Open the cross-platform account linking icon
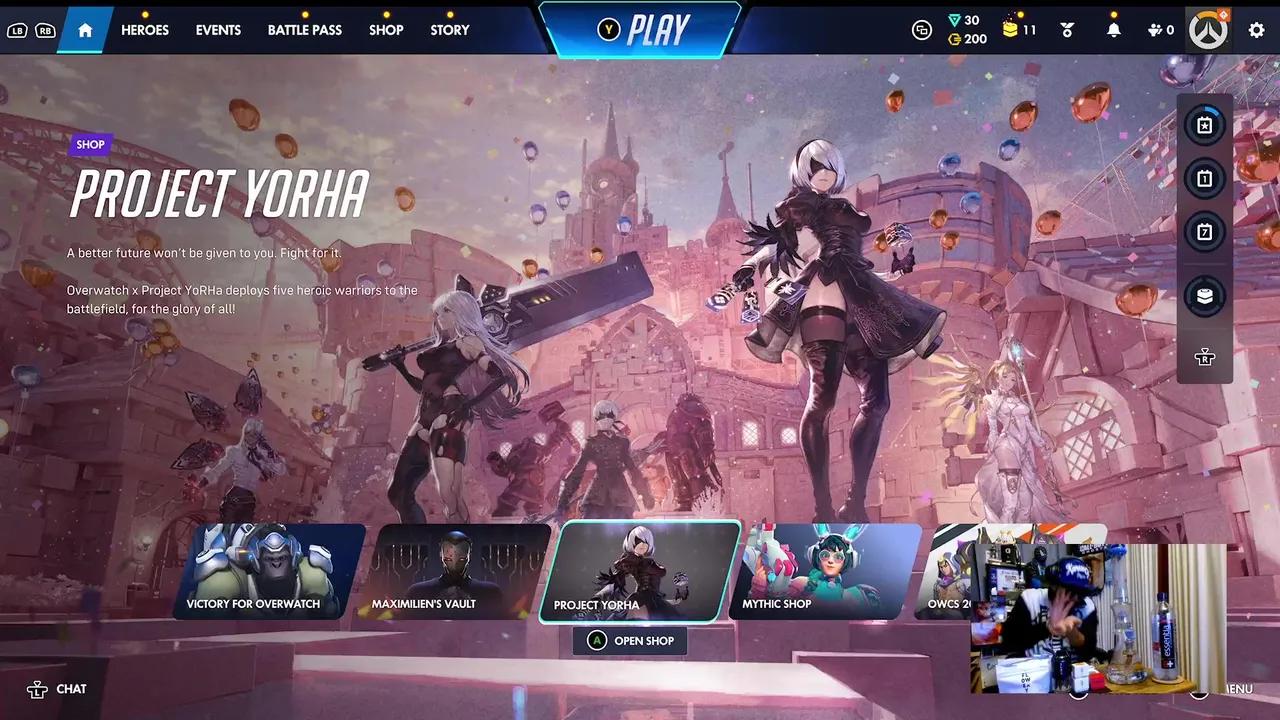 [x=921, y=30]
